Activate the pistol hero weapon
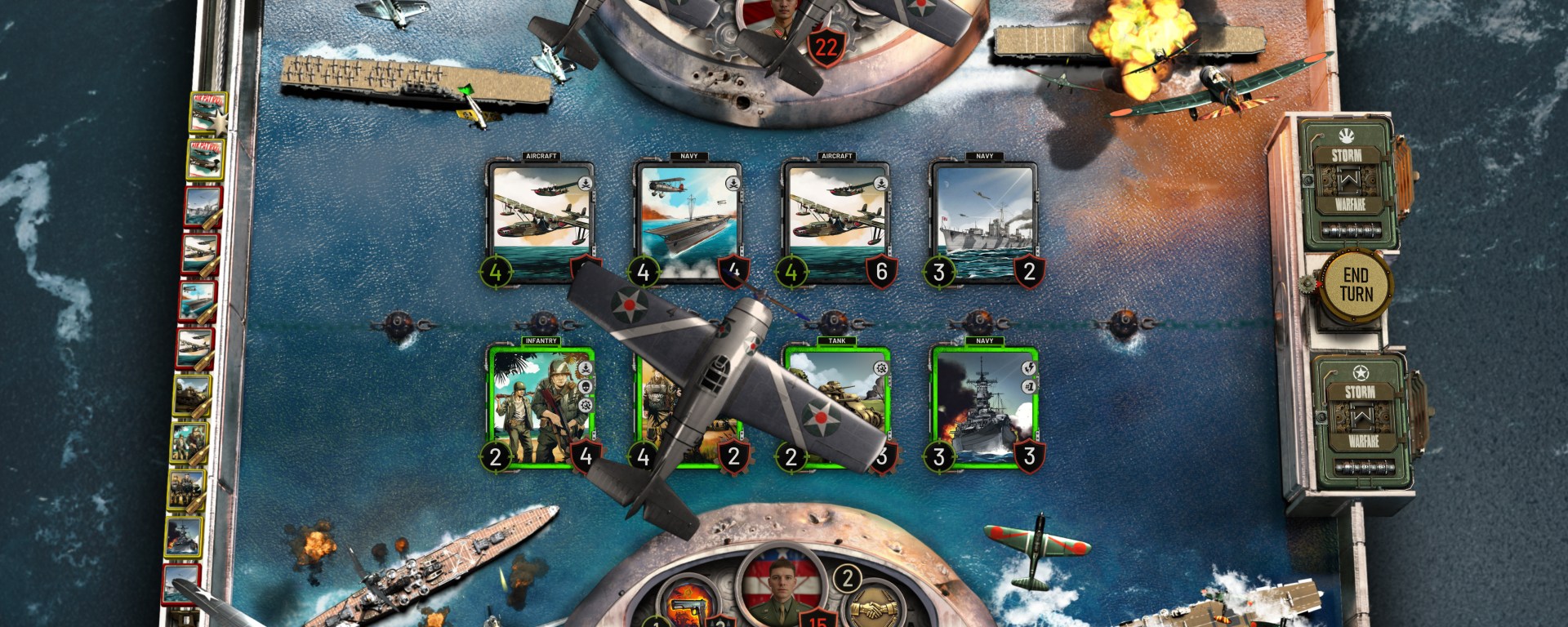Viewport: 1568px width, 627px height. (681, 608)
